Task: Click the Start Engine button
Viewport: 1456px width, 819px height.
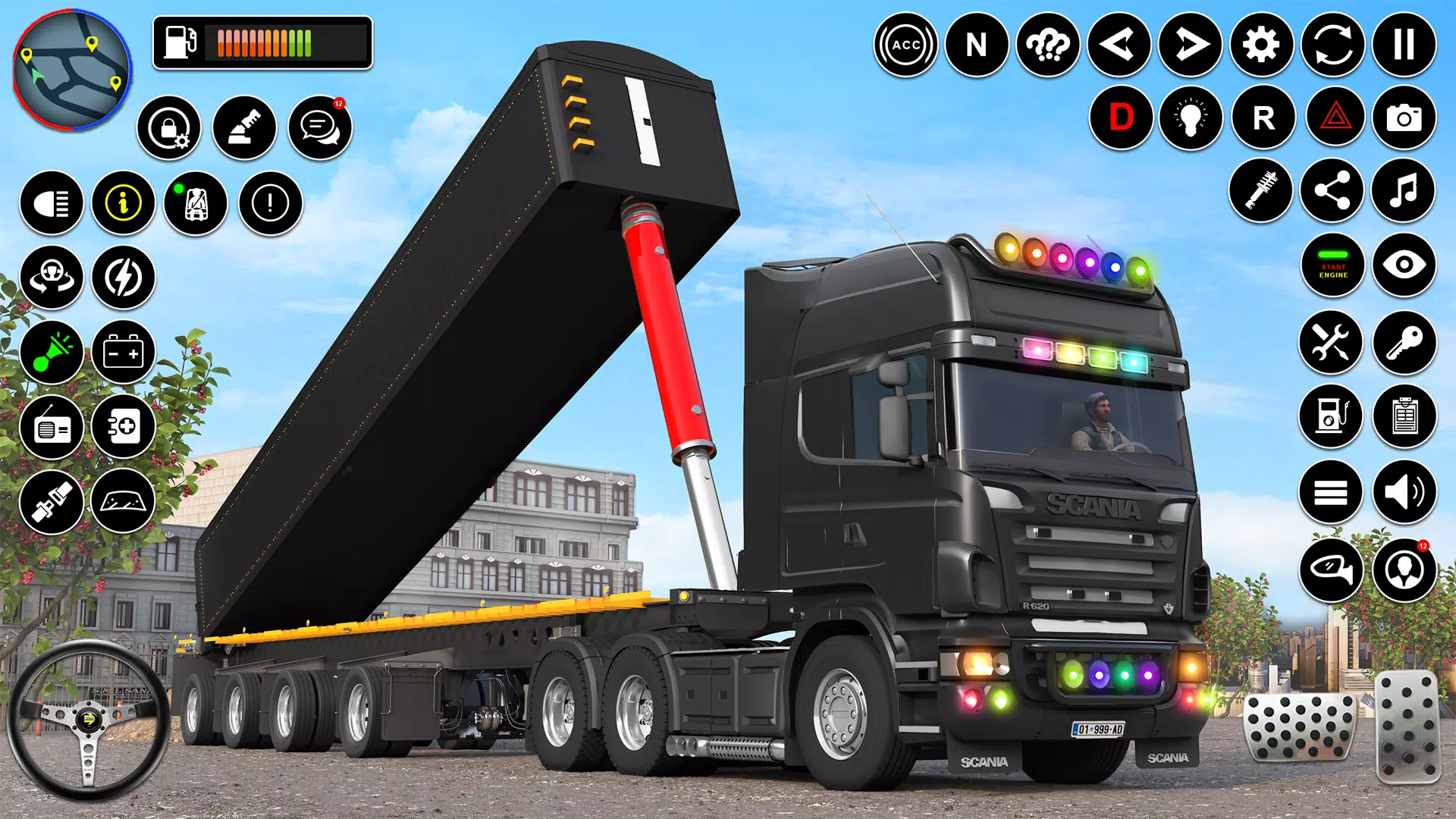Action: (1332, 265)
